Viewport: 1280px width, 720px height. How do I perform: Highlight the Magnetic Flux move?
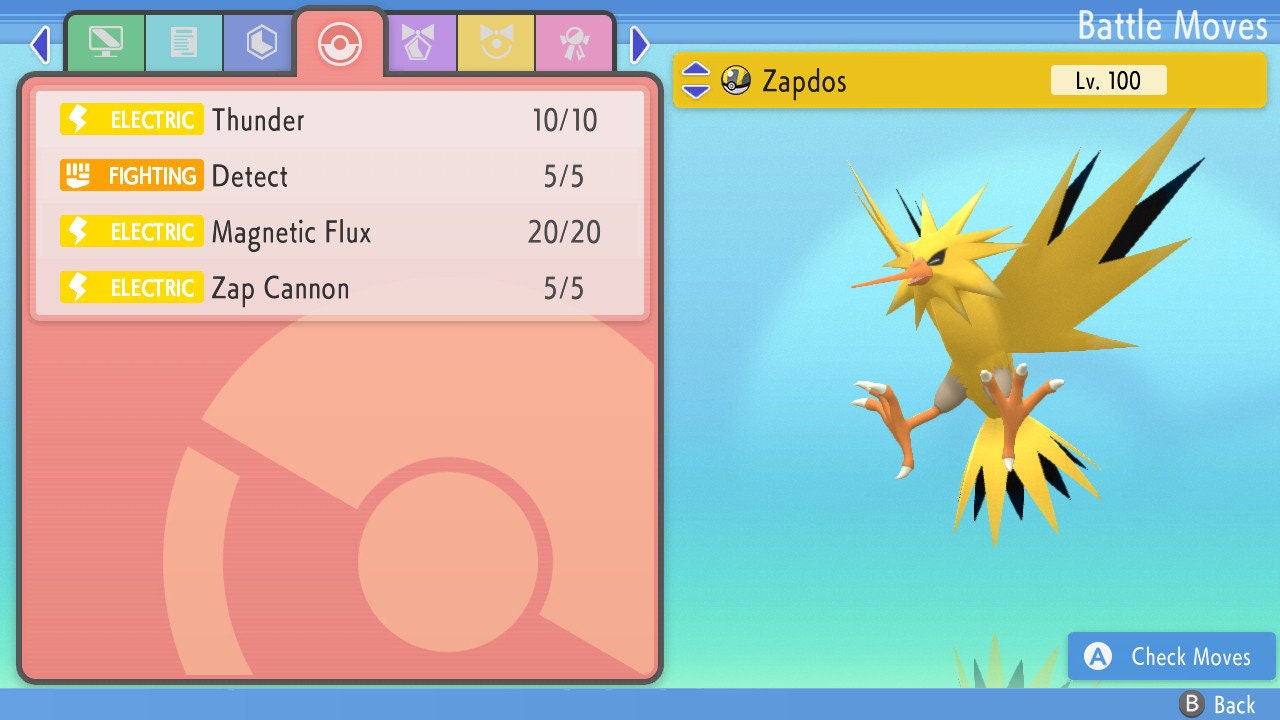coord(340,232)
